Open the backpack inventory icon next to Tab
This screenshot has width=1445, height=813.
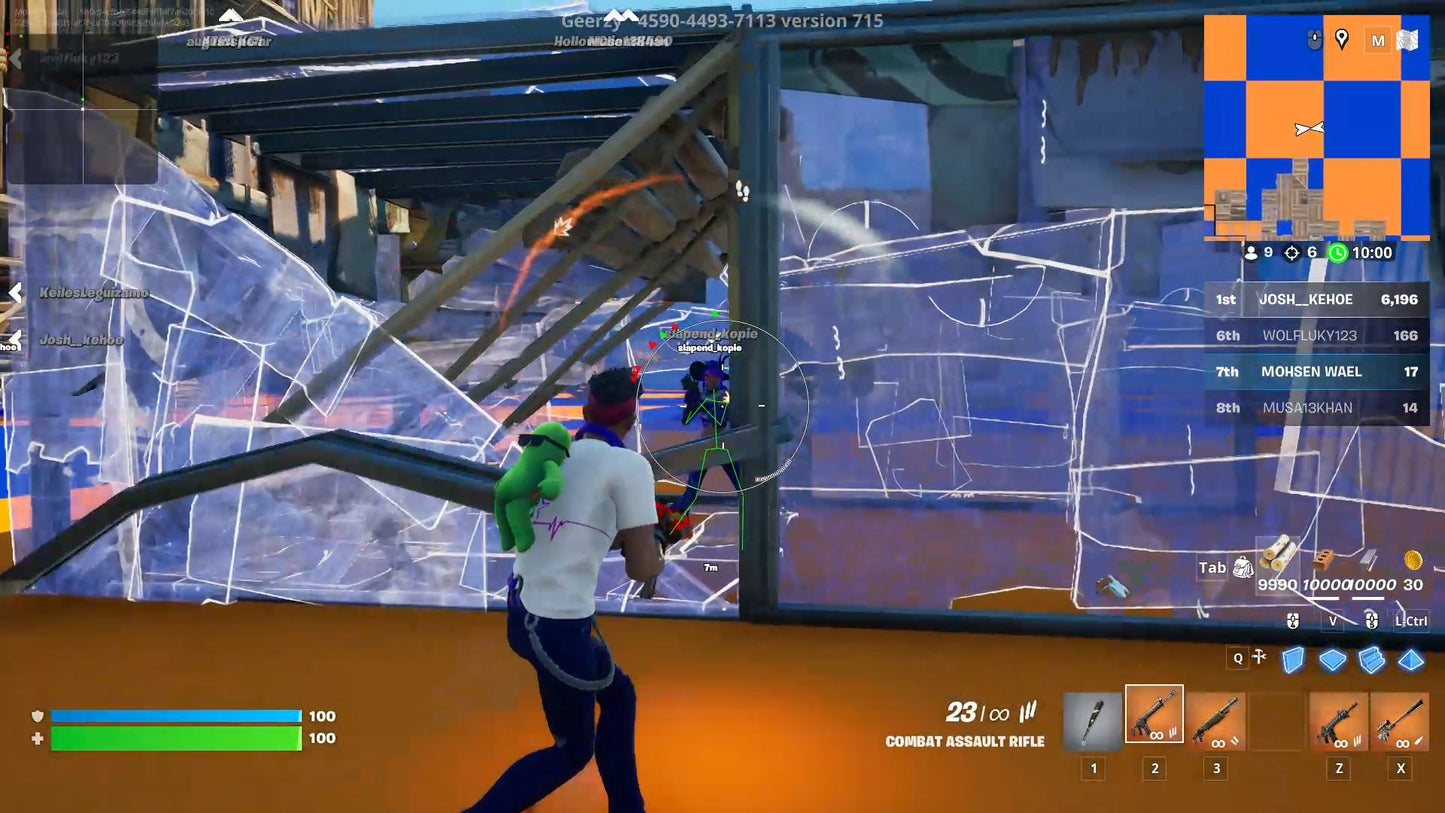pyautogui.click(x=1241, y=566)
